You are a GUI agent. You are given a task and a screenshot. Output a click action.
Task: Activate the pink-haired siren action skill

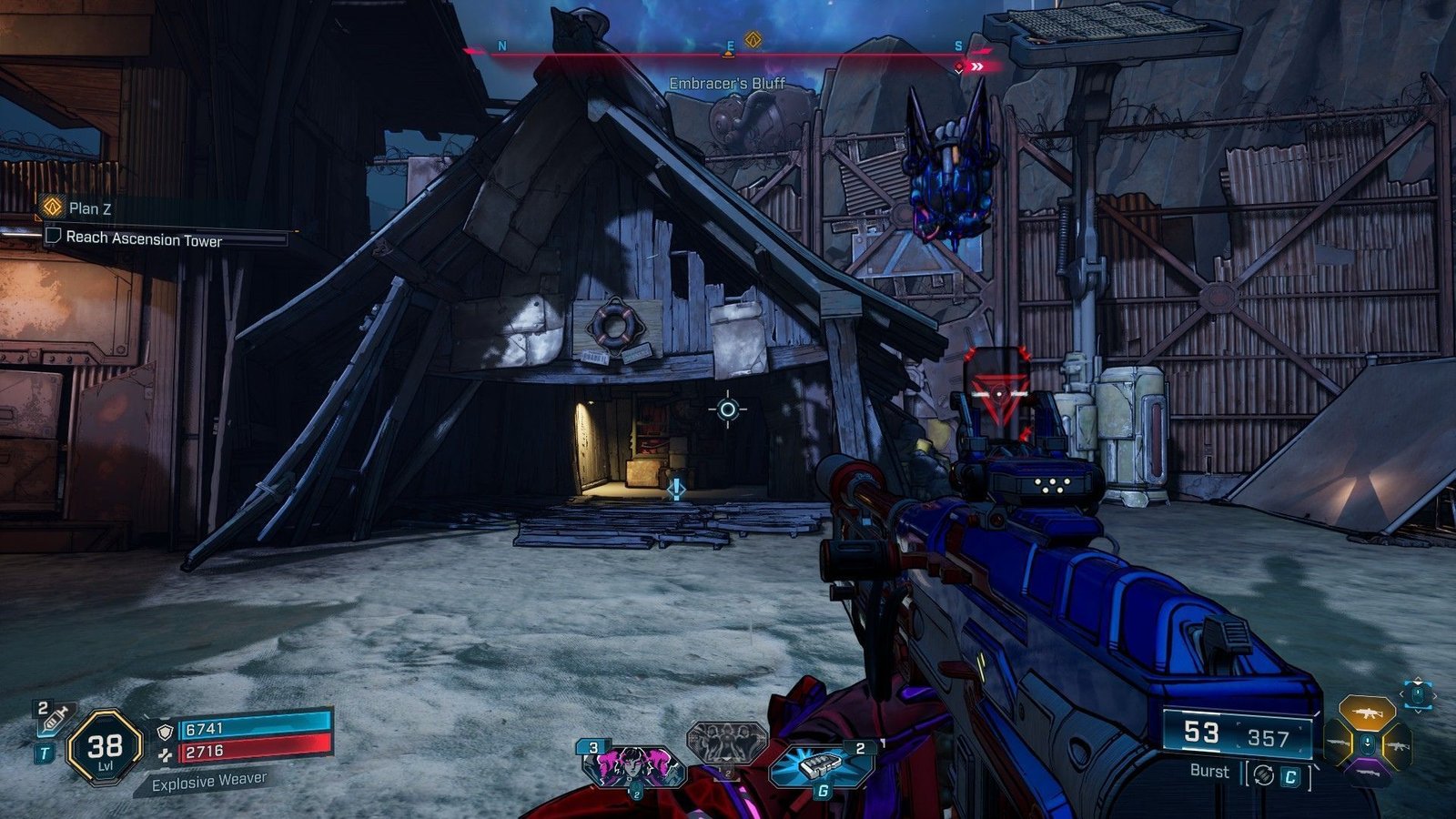(x=634, y=766)
